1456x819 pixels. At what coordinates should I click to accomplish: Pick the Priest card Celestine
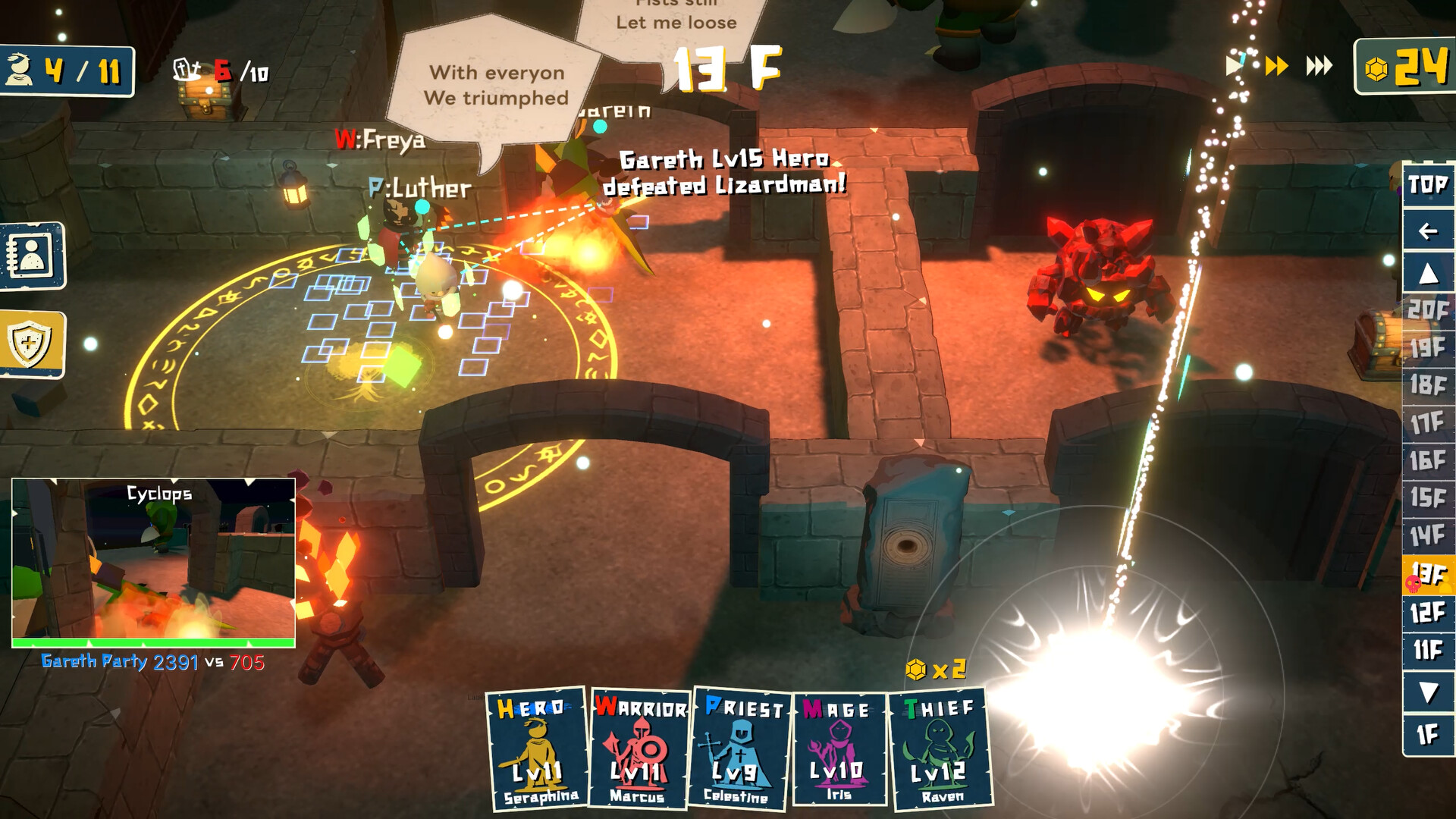[x=739, y=749]
